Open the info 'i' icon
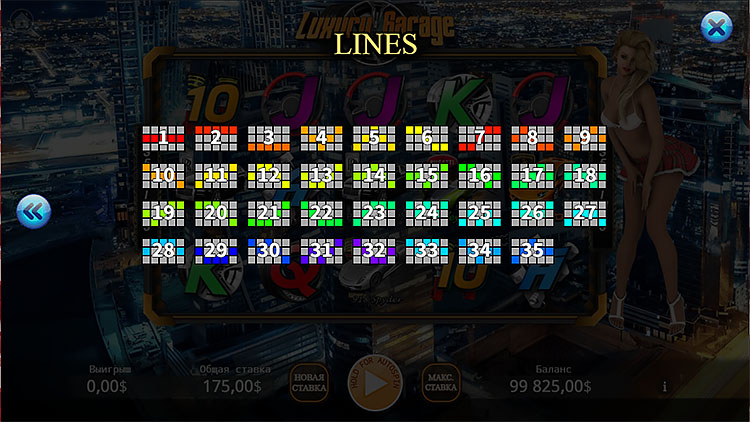This screenshot has width=750, height=422. 665,387
